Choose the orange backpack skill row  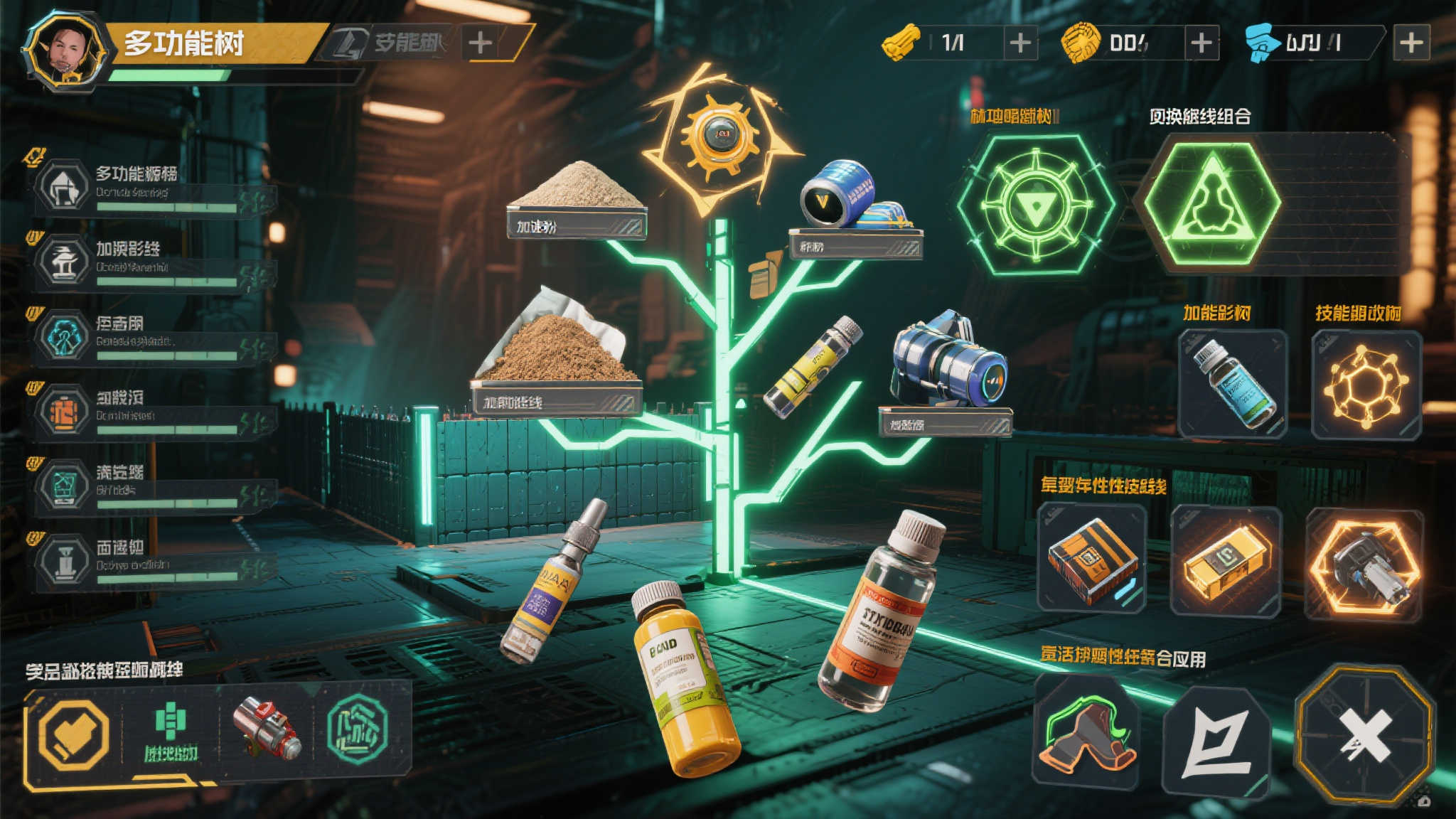pyautogui.click(x=153, y=412)
